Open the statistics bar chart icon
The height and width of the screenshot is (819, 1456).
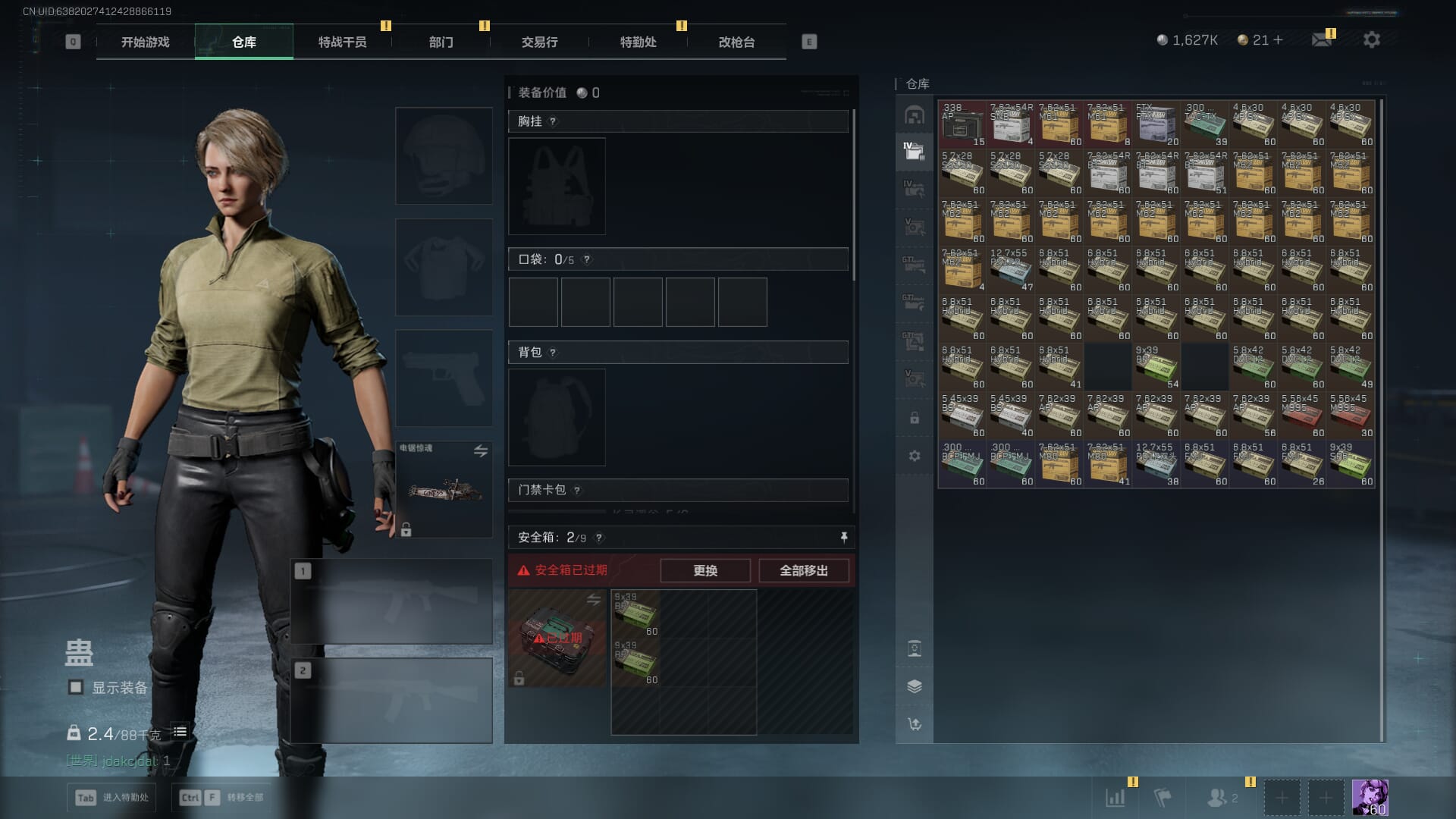(1115, 797)
